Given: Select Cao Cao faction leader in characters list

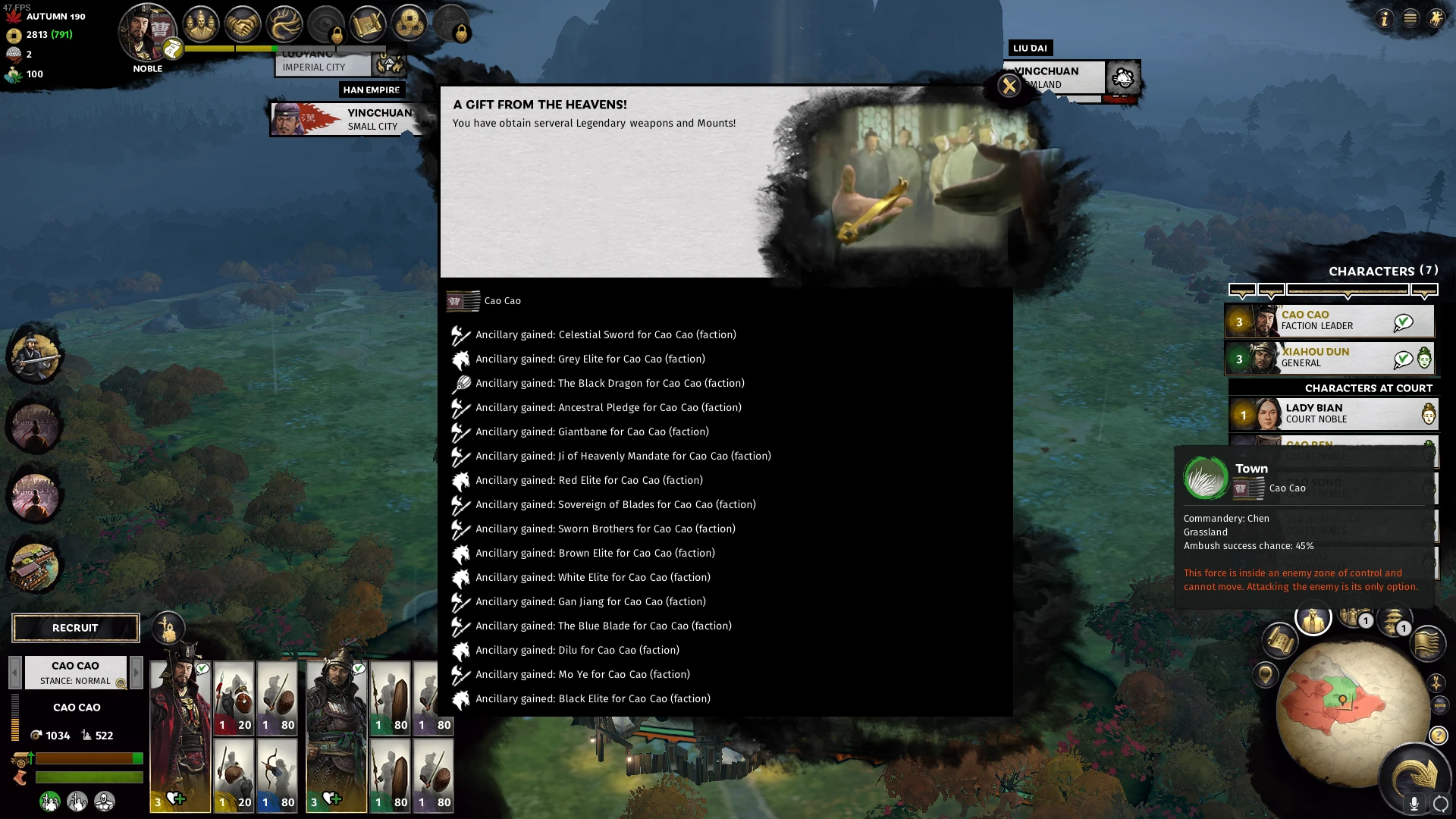Looking at the screenshot, I should pos(1329,321).
